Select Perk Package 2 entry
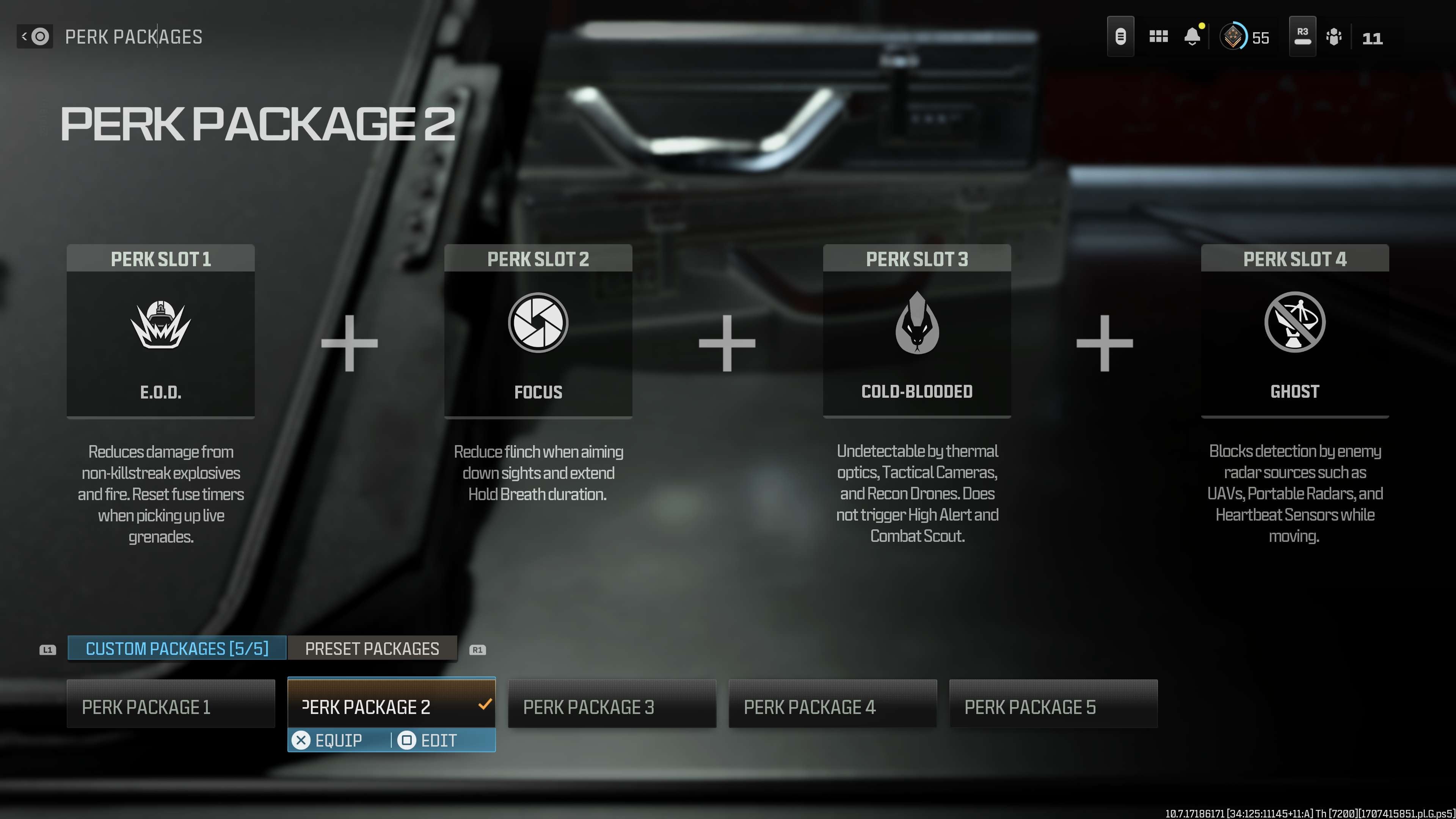The width and height of the screenshot is (1456, 819). click(x=391, y=705)
